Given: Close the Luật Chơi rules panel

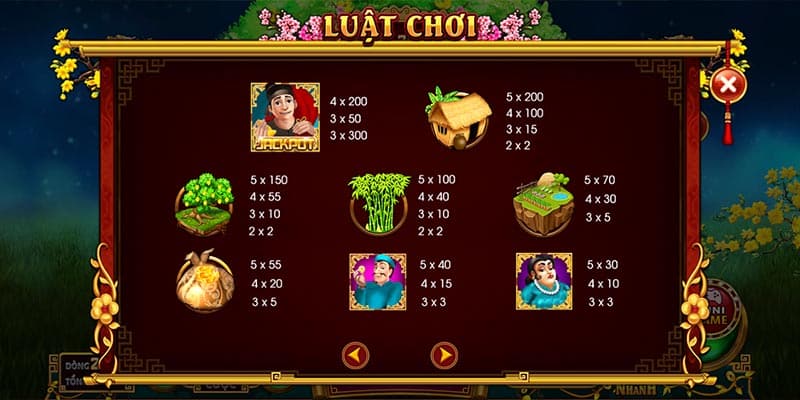Looking at the screenshot, I should (728, 85).
